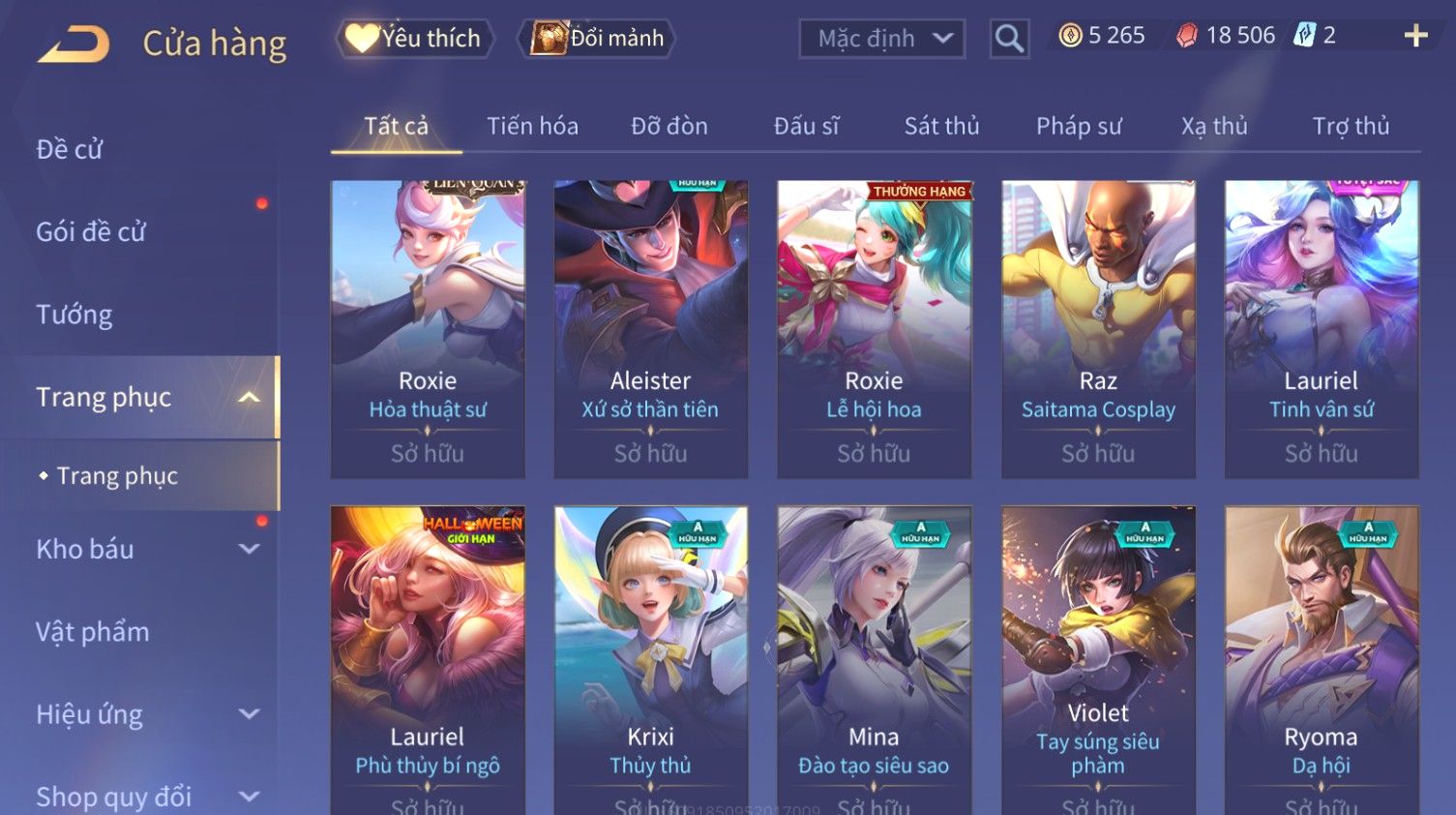1456x815 pixels.
Task: Select the Đỡ đòn category tab
Action: click(669, 126)
